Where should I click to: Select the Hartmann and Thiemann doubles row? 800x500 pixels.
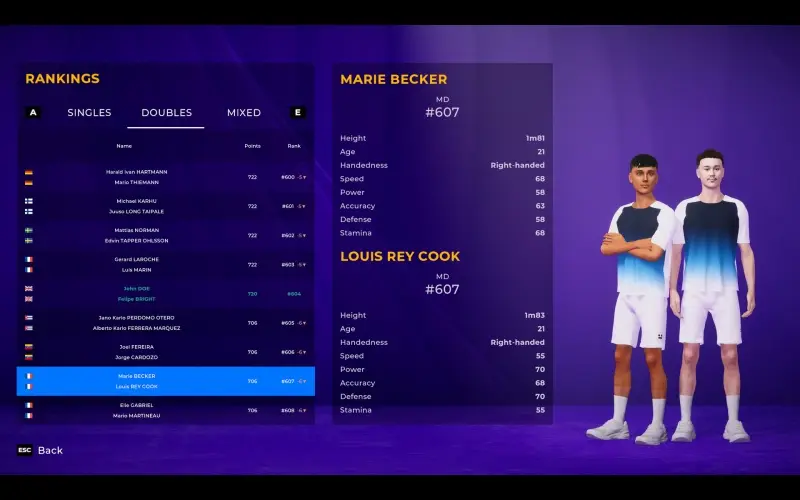165,177
